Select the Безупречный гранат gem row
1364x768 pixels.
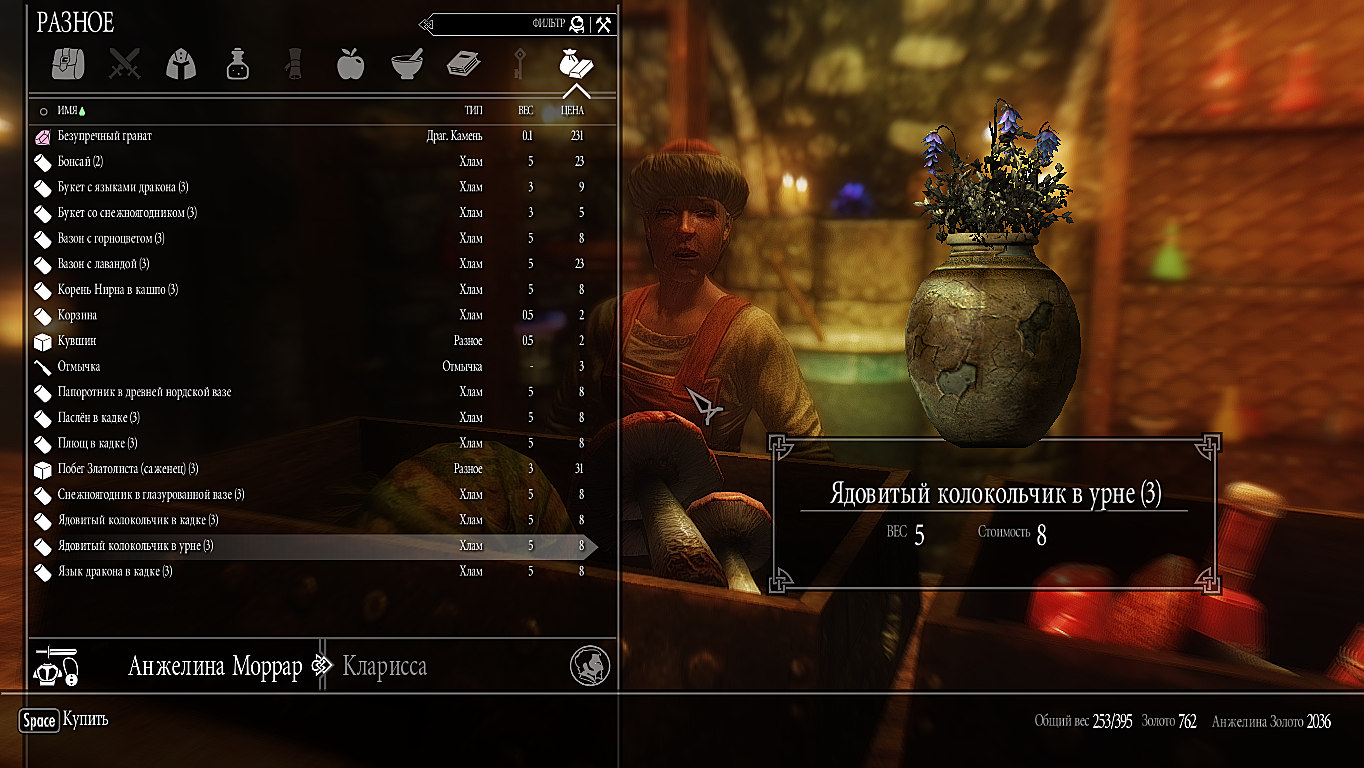[x=105, y=136]
